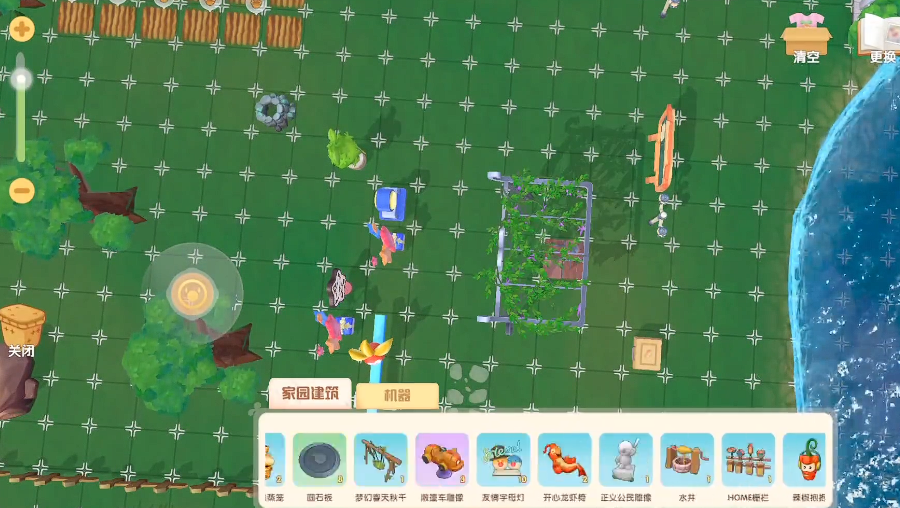Screen dimensions: 900x508
Task: Switch to the 机器 (machines) tab
Action: click(397, 396)
